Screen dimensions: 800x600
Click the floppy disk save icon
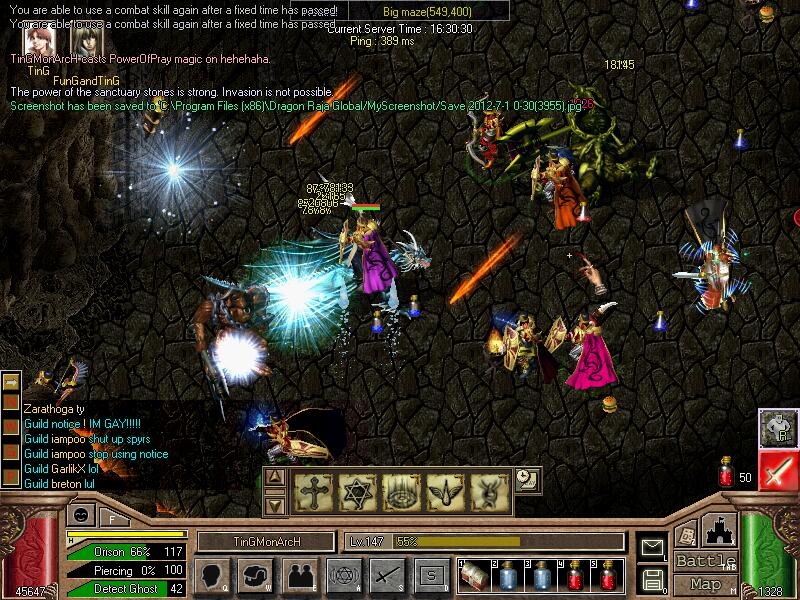tap(653, 579)
